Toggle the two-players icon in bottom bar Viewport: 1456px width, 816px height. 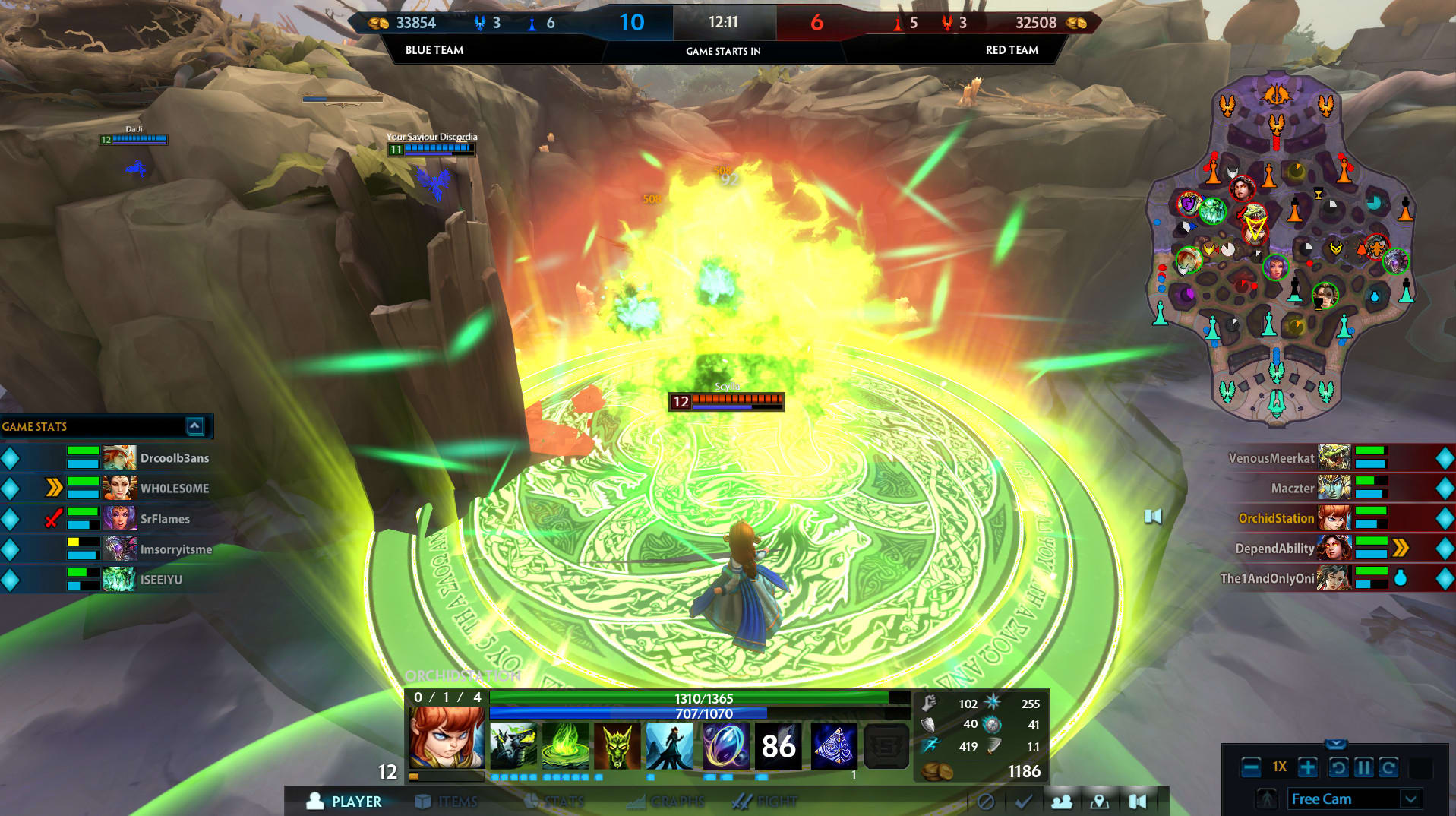pyautogui.click(x=1061, y=802)
